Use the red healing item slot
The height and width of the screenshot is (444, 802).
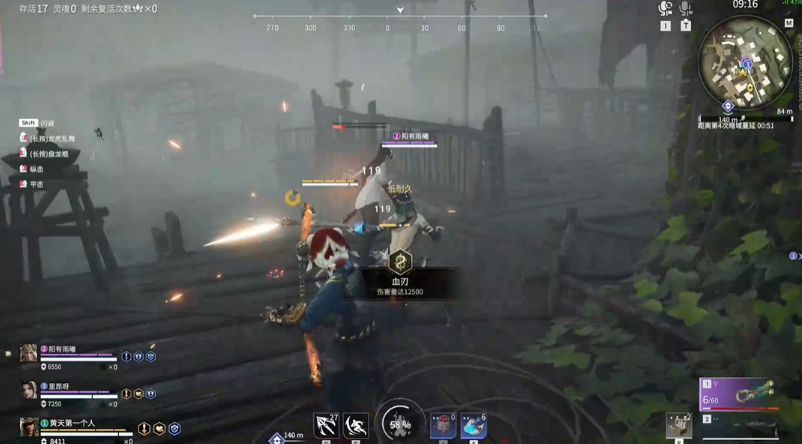[443, 426]
